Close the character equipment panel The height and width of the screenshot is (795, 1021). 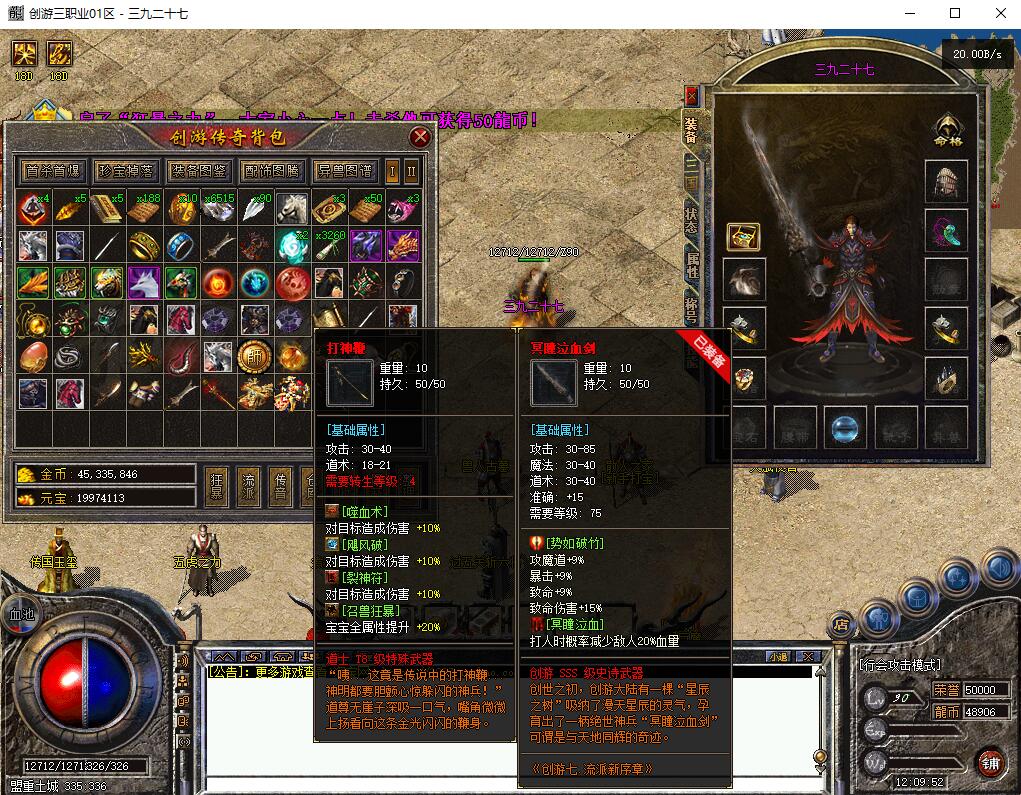[691, 97]
